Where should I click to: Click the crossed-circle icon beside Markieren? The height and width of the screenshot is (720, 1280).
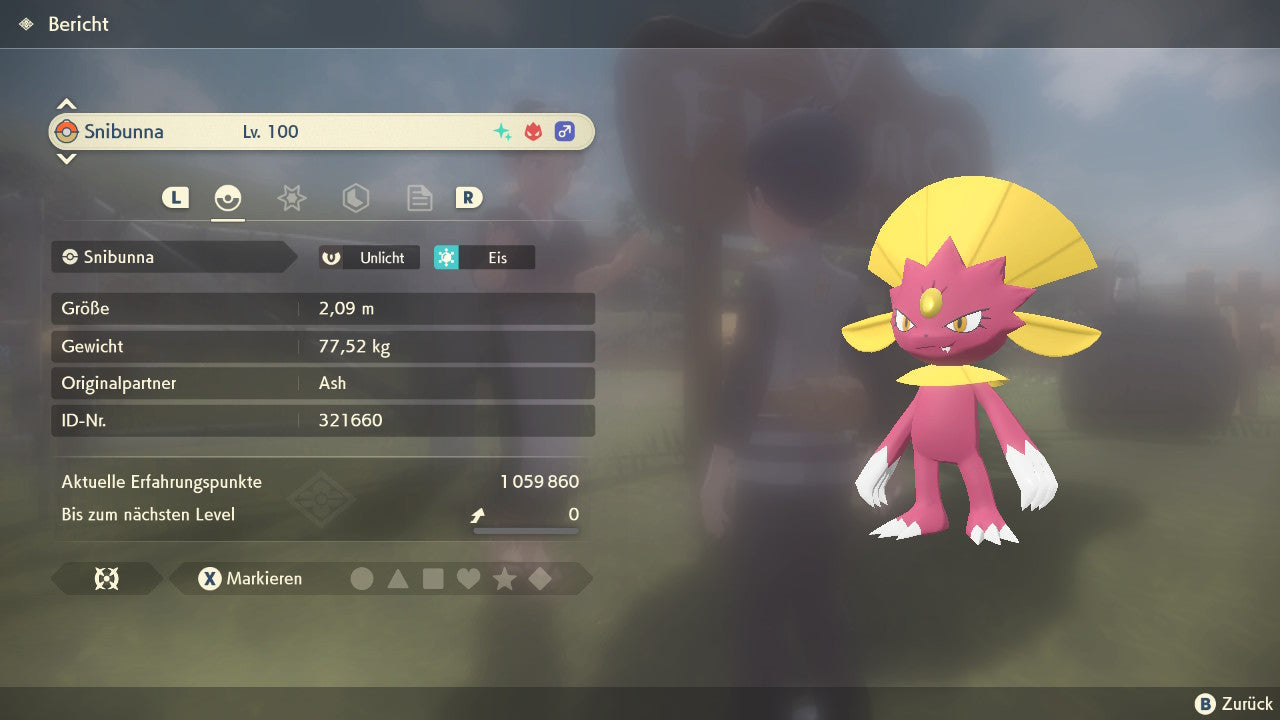(106, 579)
